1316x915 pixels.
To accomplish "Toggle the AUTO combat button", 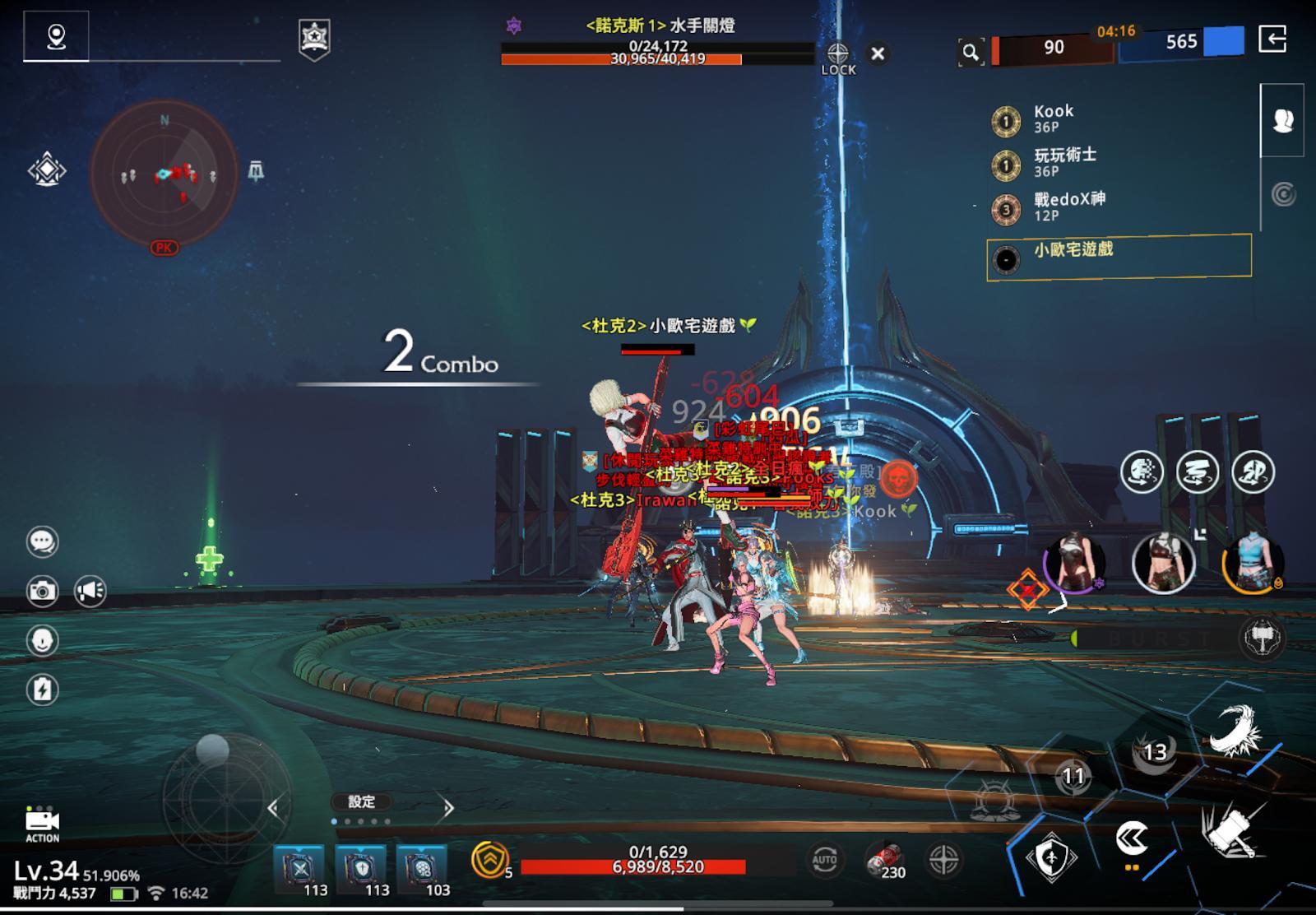I will coord(824,860).
